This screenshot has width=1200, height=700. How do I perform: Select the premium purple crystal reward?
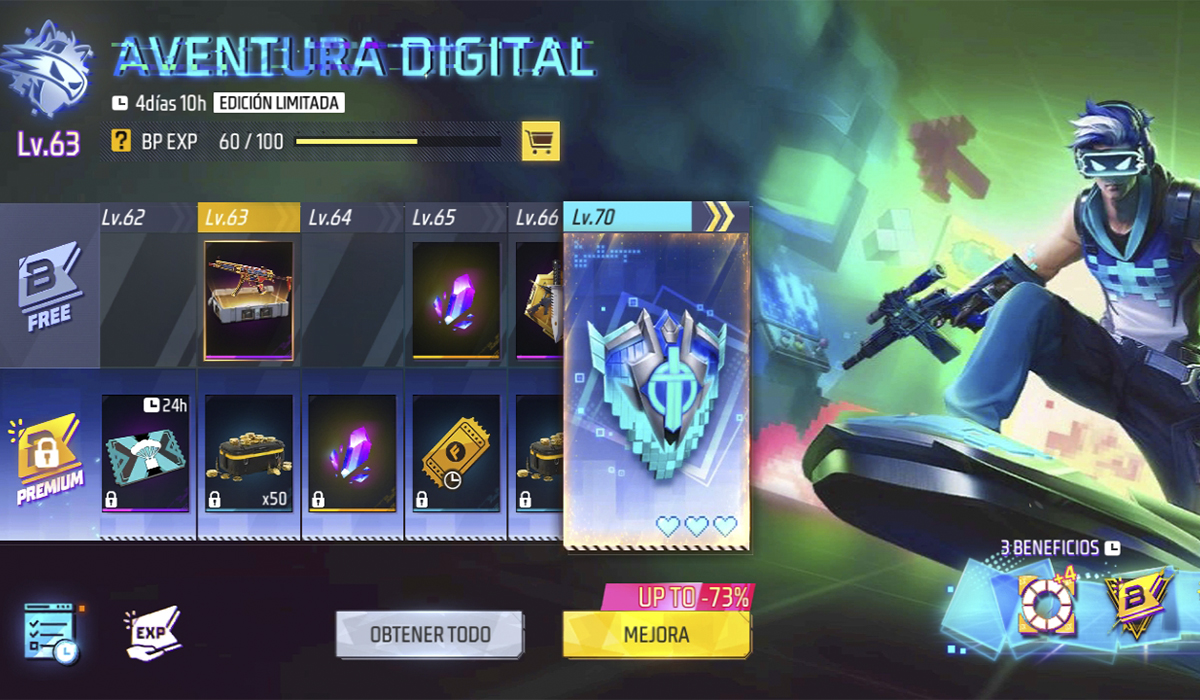(x=352, y=453)
